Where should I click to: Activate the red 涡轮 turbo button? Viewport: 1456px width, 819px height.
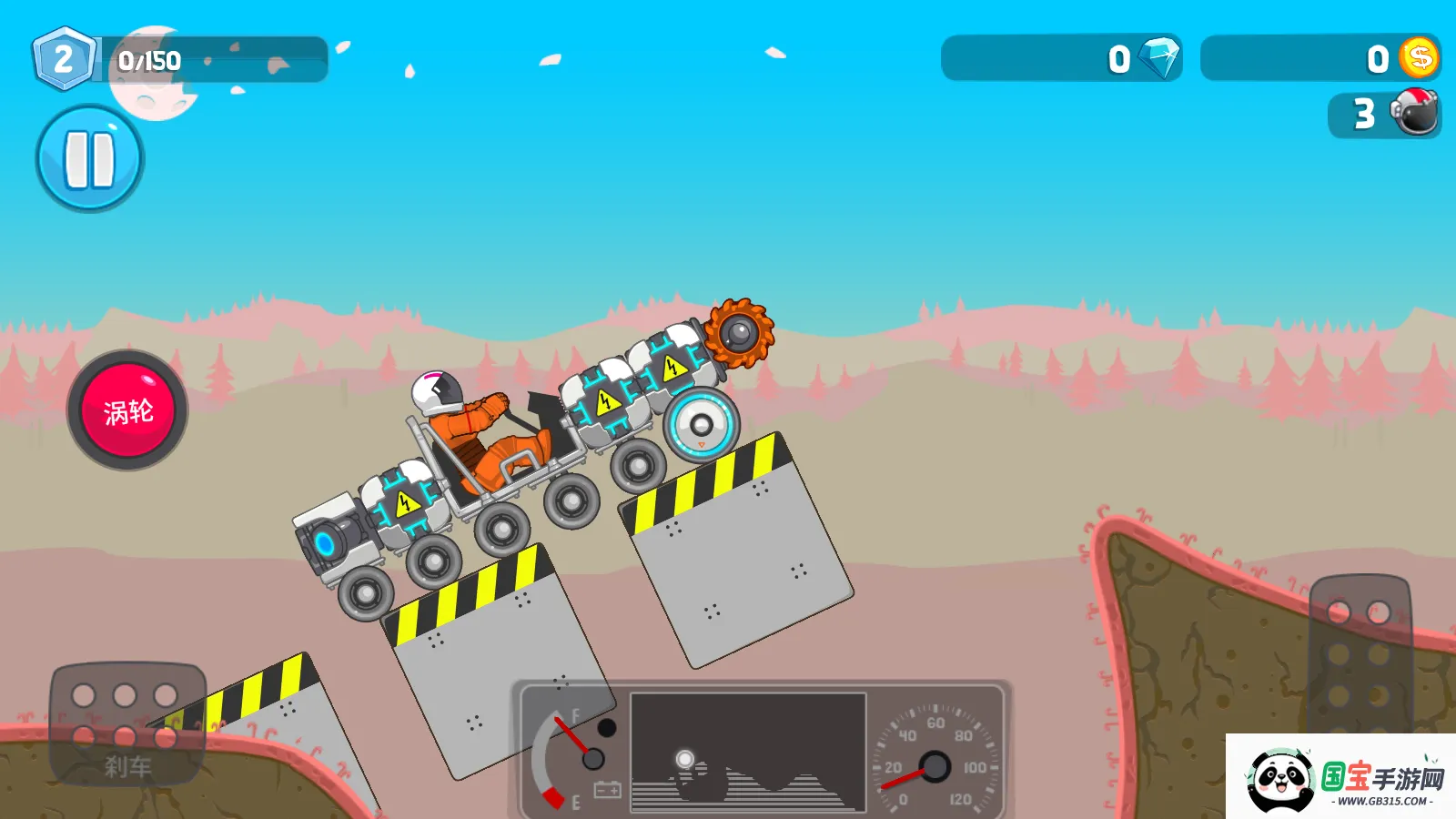click(127, 411)
